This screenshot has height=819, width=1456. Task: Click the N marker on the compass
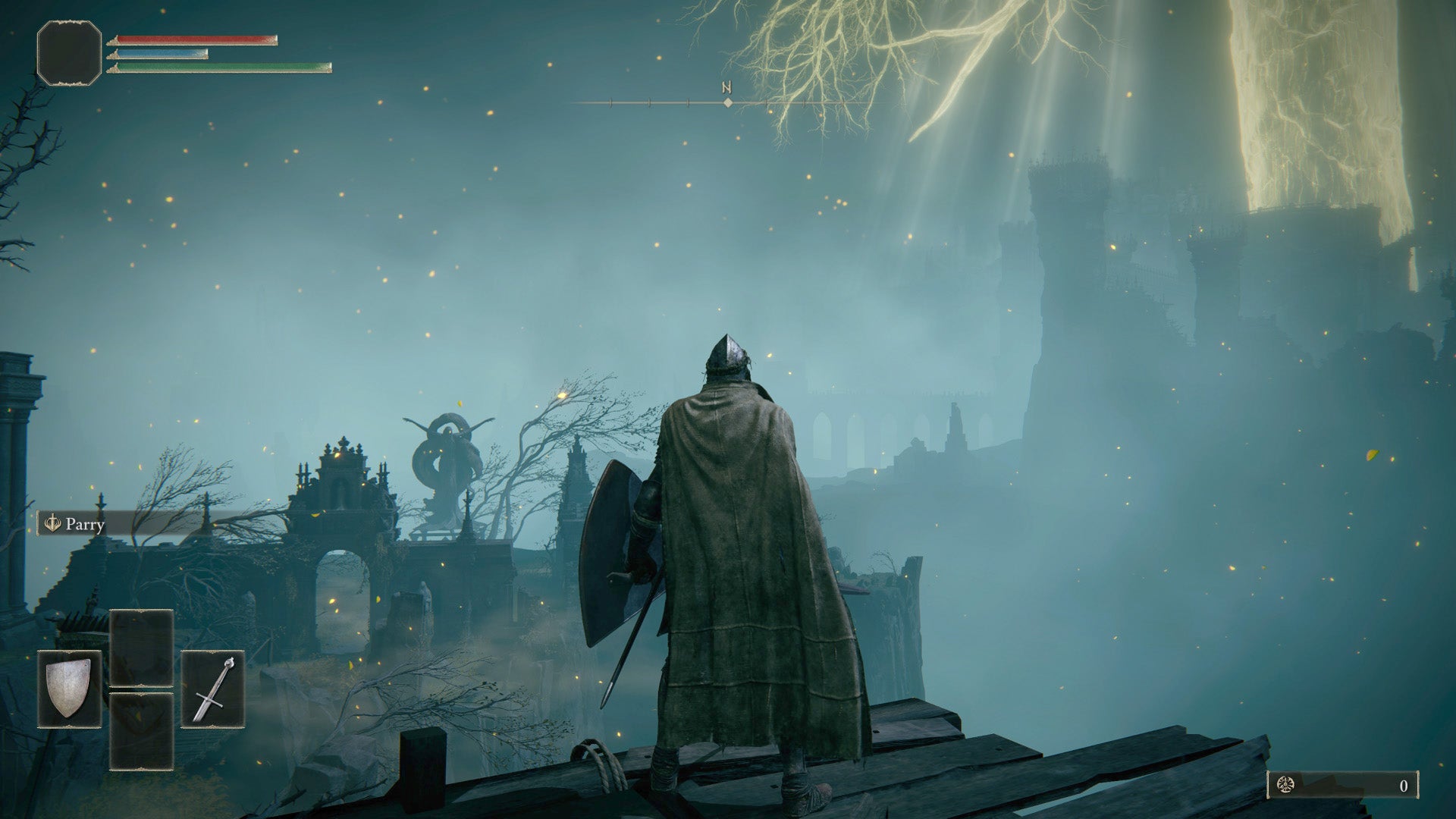[726, 86]
